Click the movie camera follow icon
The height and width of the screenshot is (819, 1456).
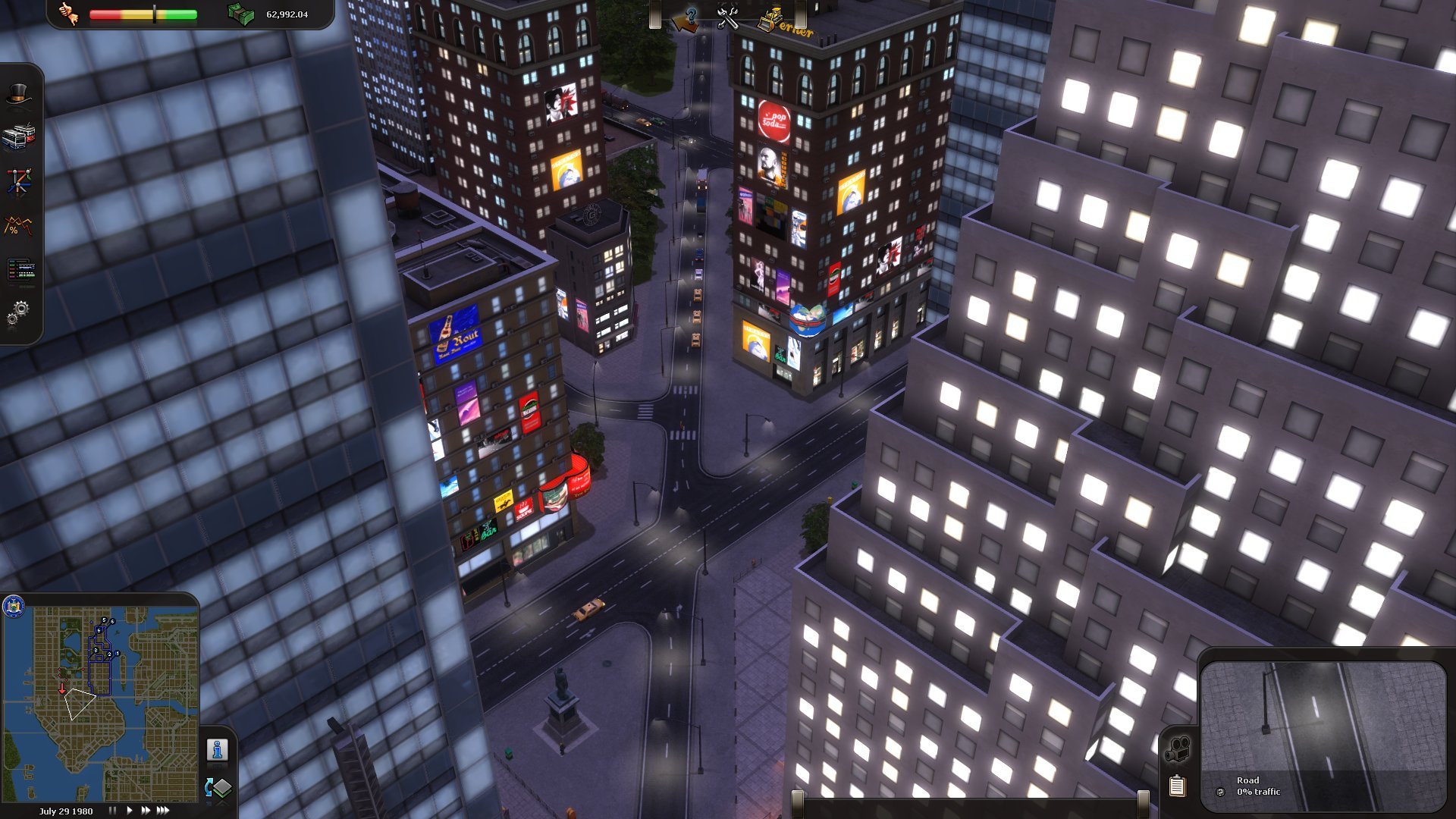pyautogui.click(x=1177, y=749)
